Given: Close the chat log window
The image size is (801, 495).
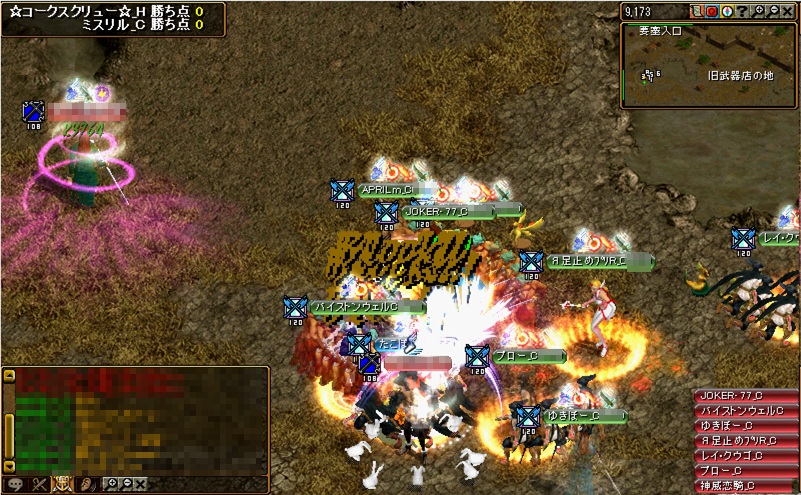Looking at the screenshot, I should pos(141,484).
